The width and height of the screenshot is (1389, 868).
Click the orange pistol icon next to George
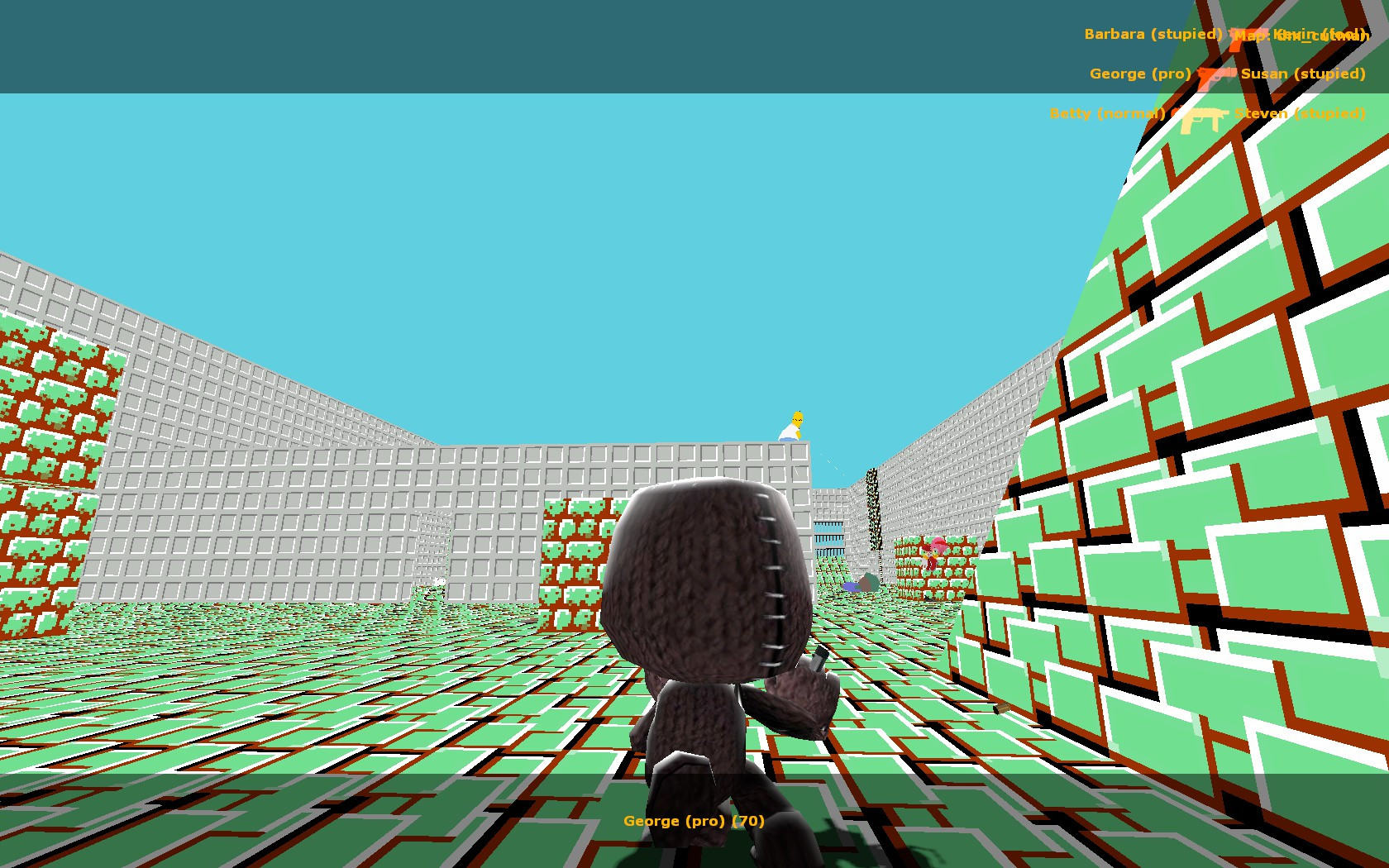click(1215, 77)
